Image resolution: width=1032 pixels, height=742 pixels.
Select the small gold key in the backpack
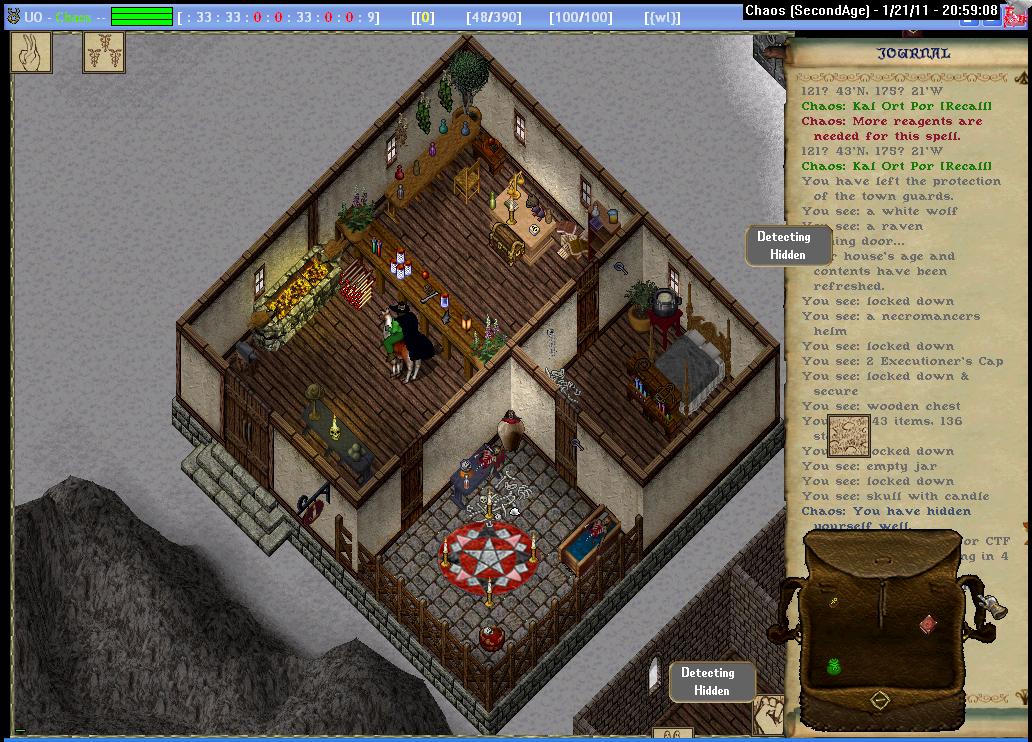tap(832, 601)
